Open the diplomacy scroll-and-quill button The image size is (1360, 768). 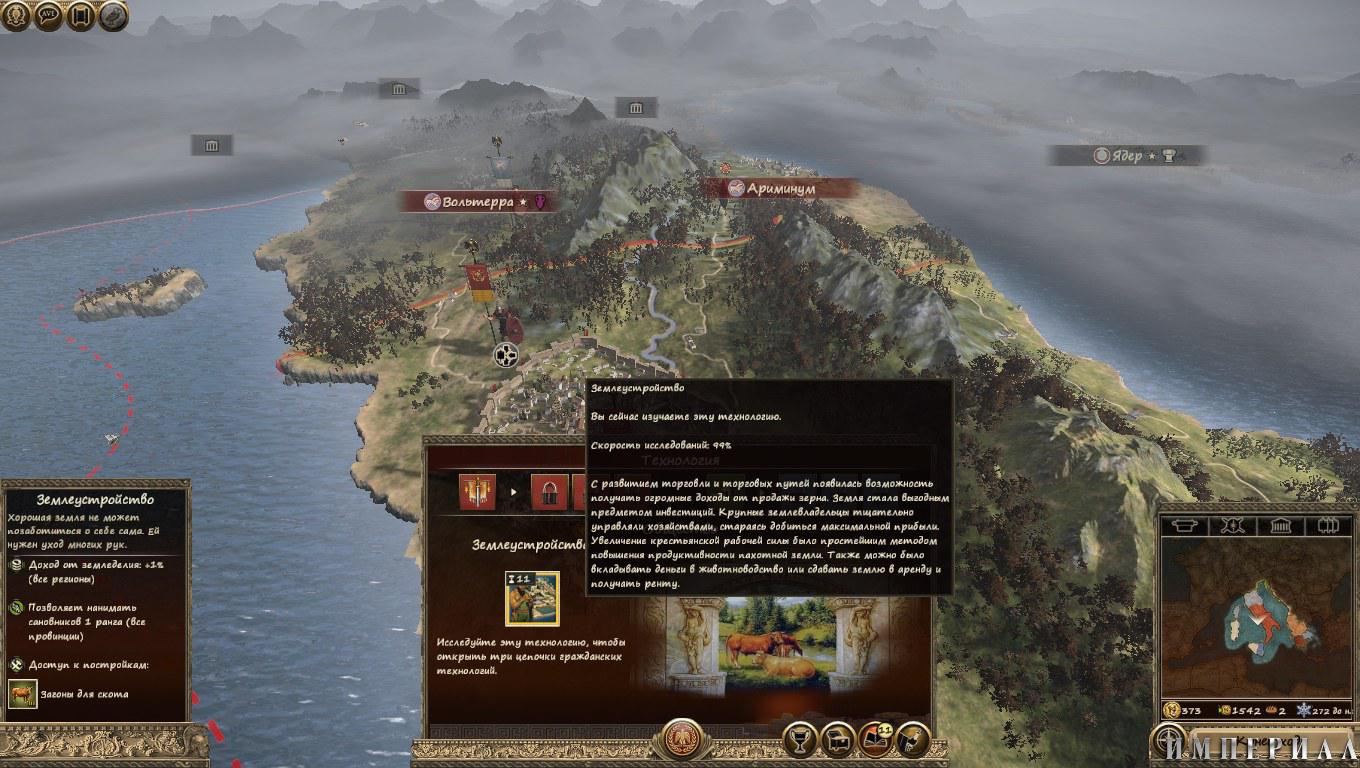pyautogui.click(x=913, y=739)
